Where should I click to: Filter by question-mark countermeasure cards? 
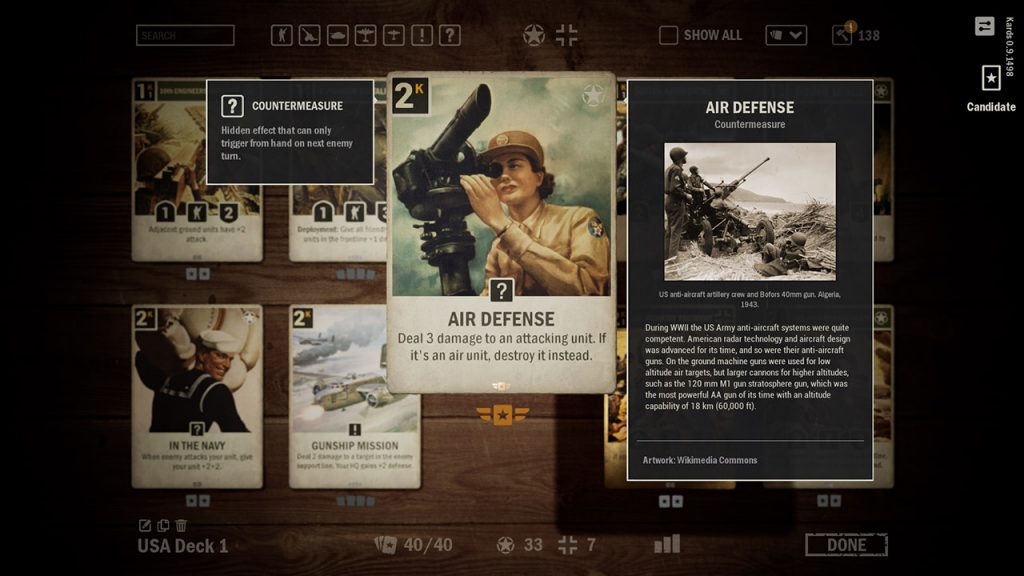coord(450,35)
